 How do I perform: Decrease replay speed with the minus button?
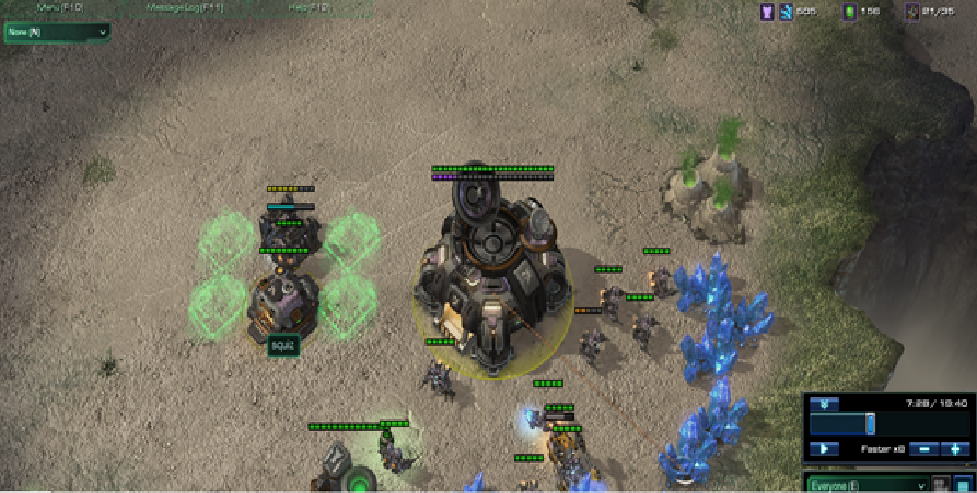(x=923, y=450)
